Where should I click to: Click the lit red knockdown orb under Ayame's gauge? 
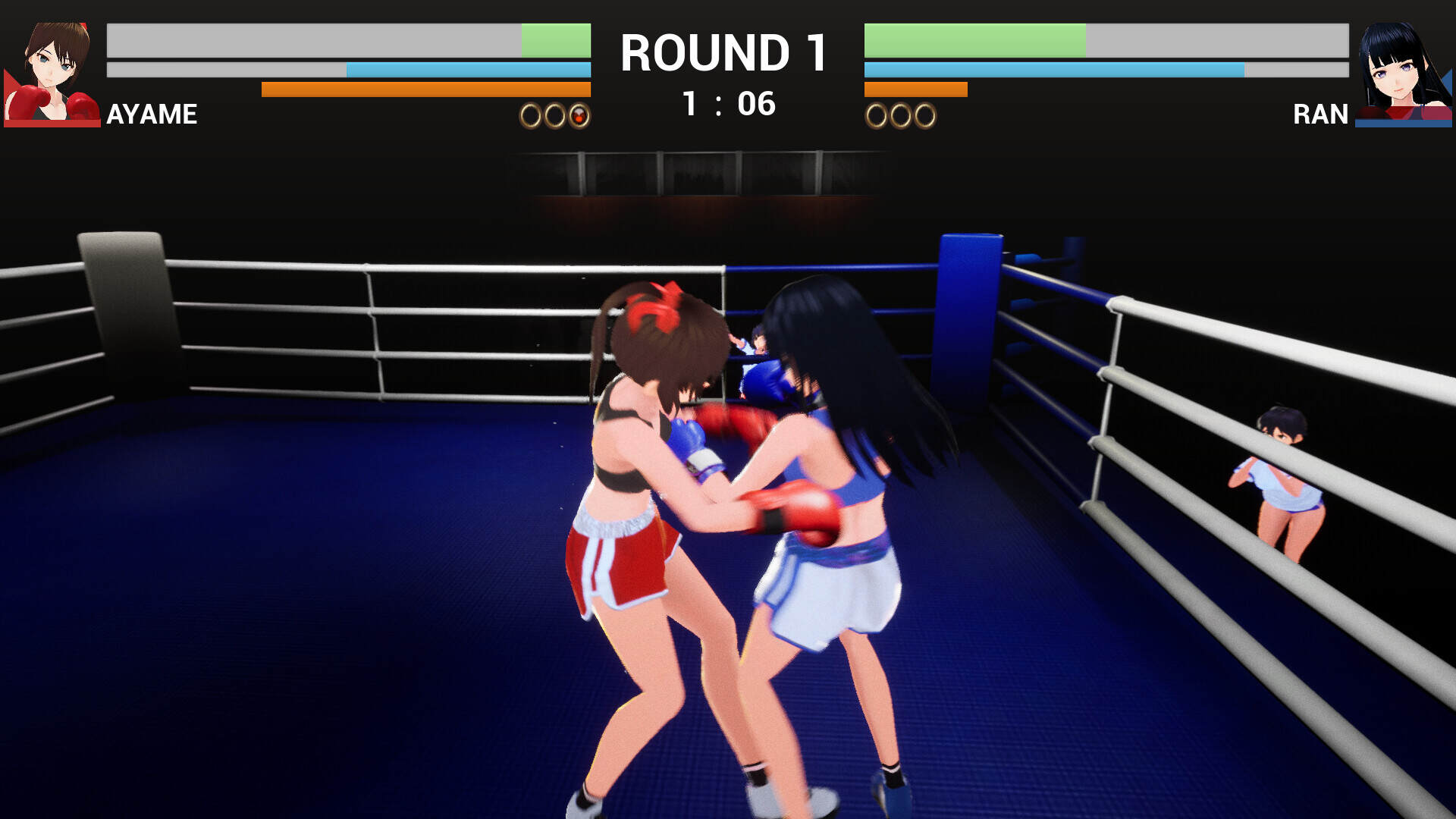pyautogui.click(x=578, y=117)
